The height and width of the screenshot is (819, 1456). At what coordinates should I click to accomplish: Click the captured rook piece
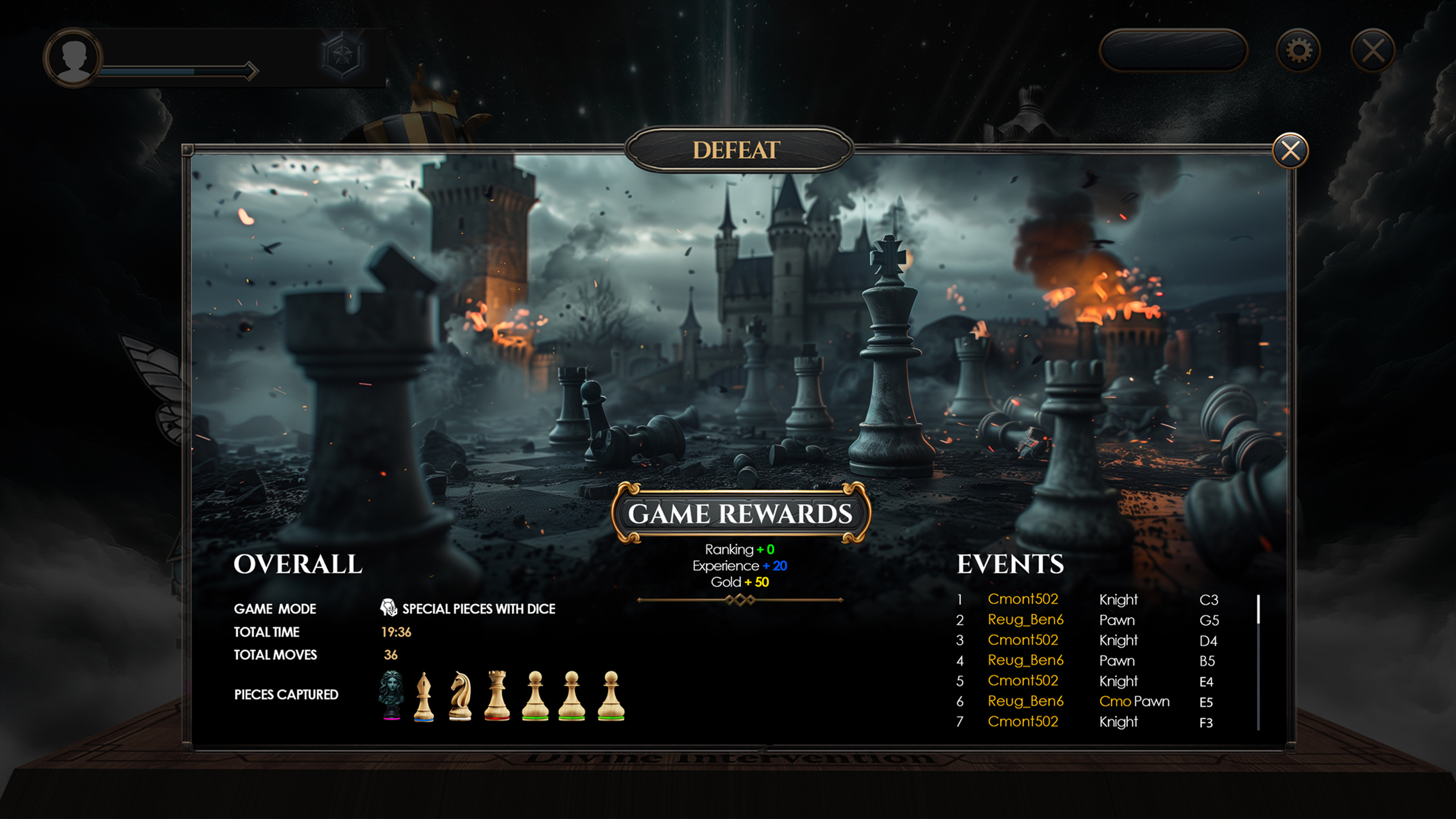click(x=497, y=695)
